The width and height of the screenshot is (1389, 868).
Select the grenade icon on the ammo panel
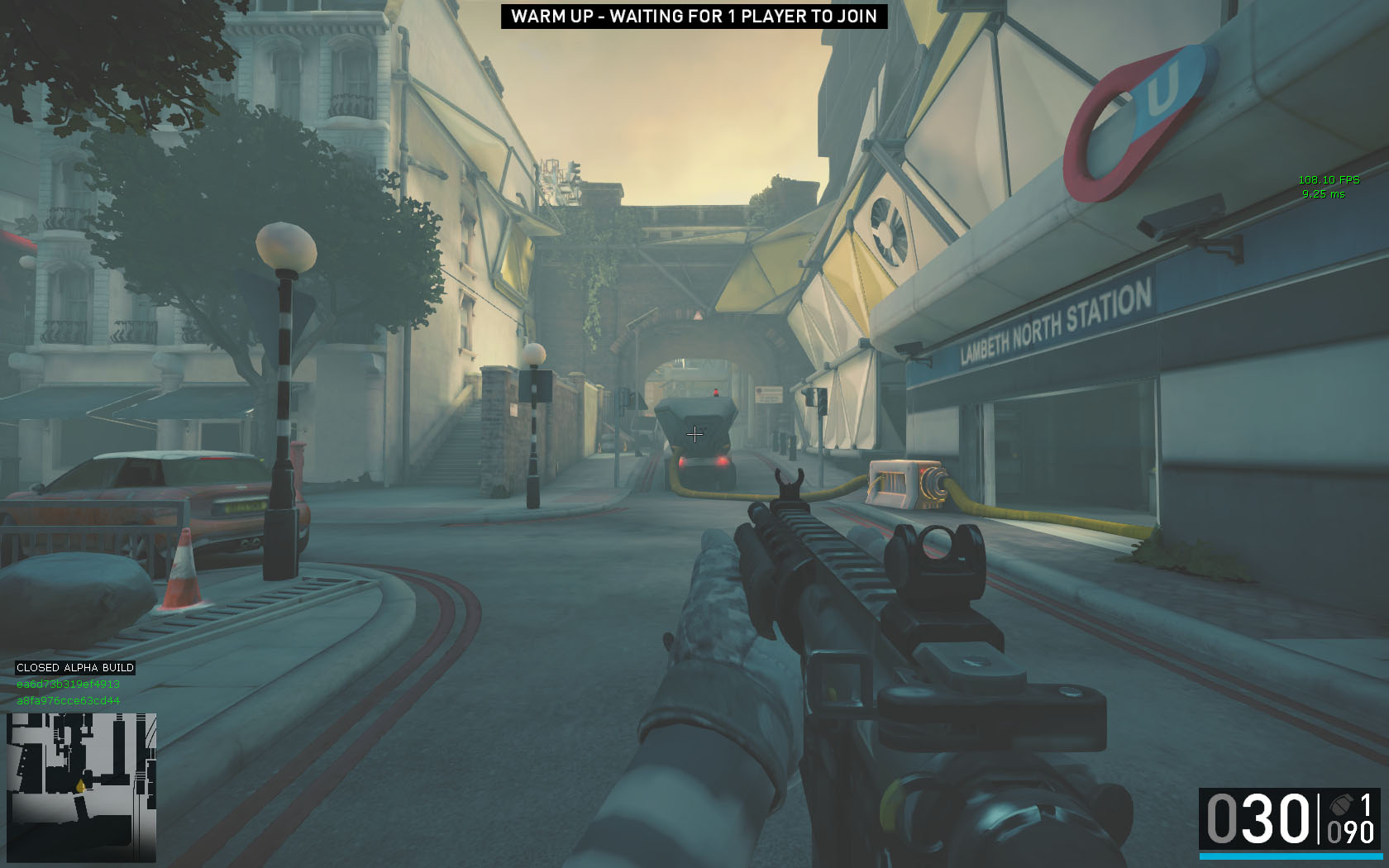click(1340, 804)
